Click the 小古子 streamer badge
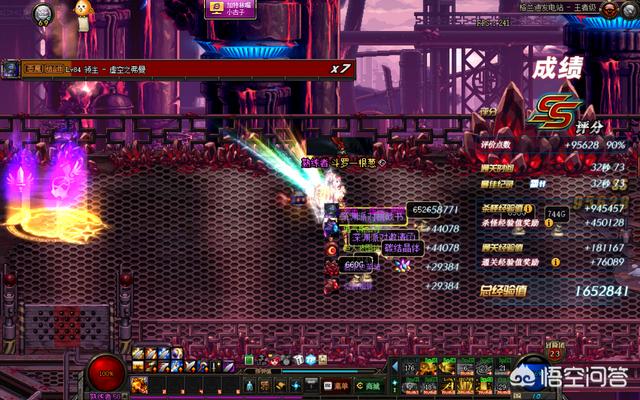Viewport: 640px width, 400px height. [x=227, y=8]
